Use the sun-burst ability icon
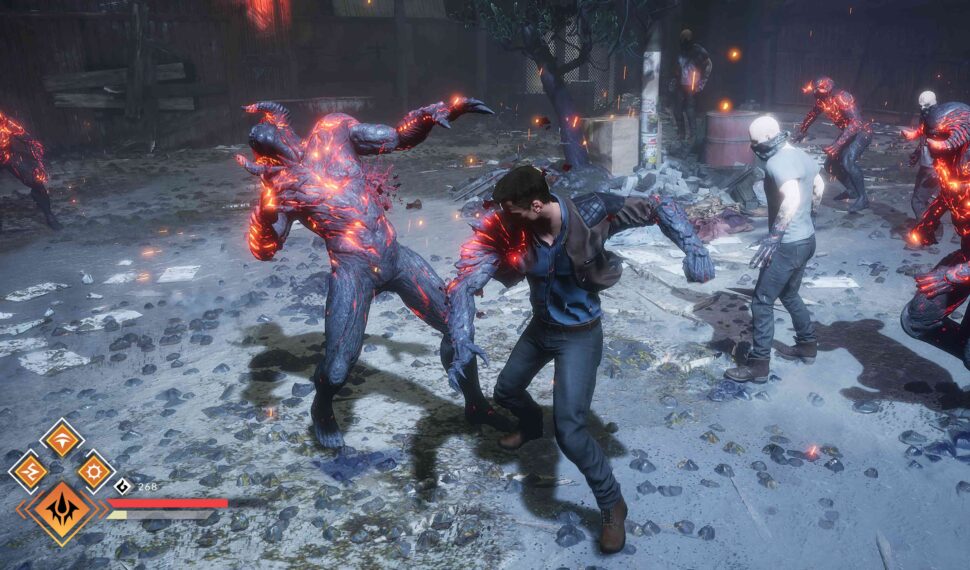Screen dimensions: 970x570 (95, 471)
